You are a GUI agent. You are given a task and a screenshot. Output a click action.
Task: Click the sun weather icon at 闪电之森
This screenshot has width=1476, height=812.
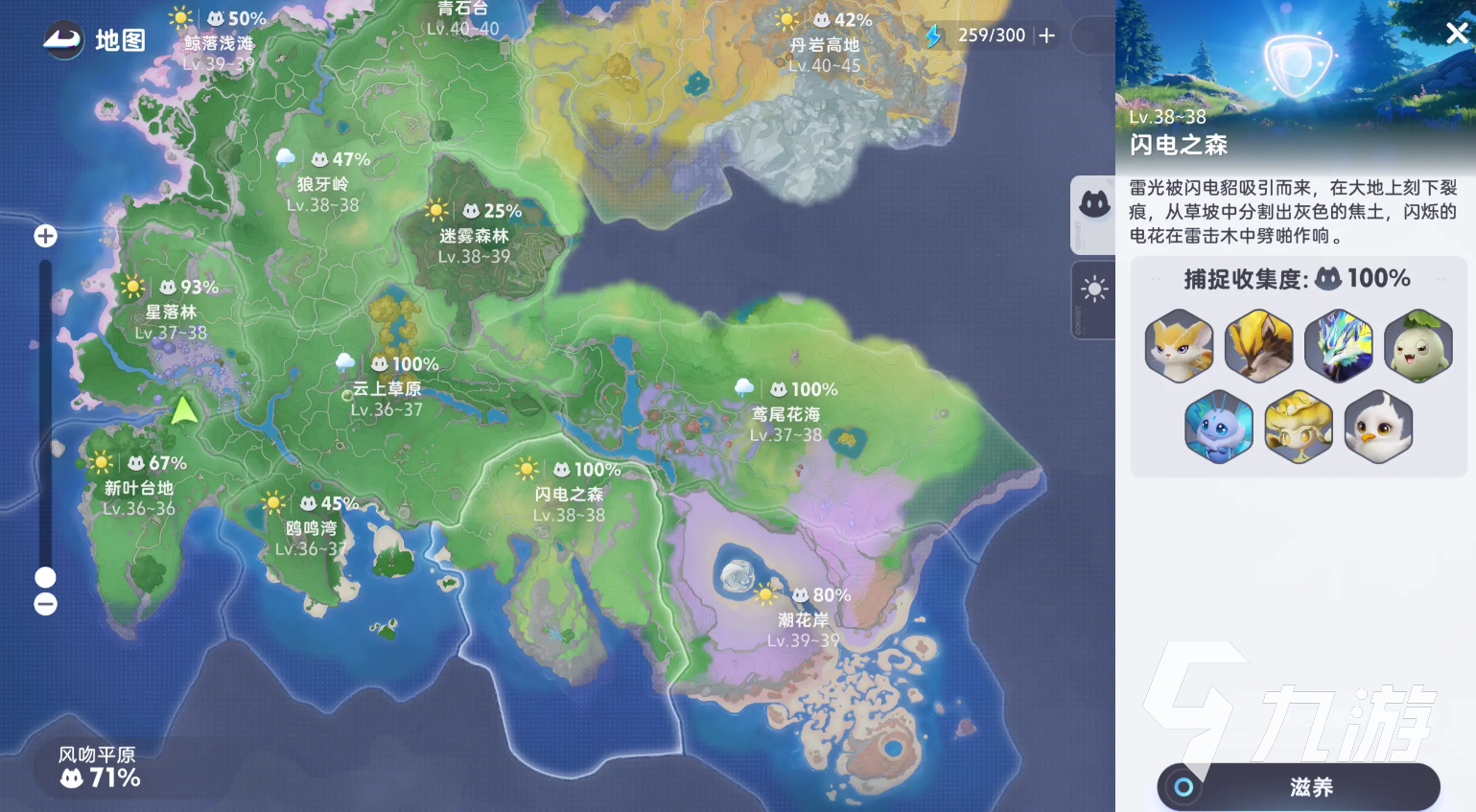(x=527, y=470)
